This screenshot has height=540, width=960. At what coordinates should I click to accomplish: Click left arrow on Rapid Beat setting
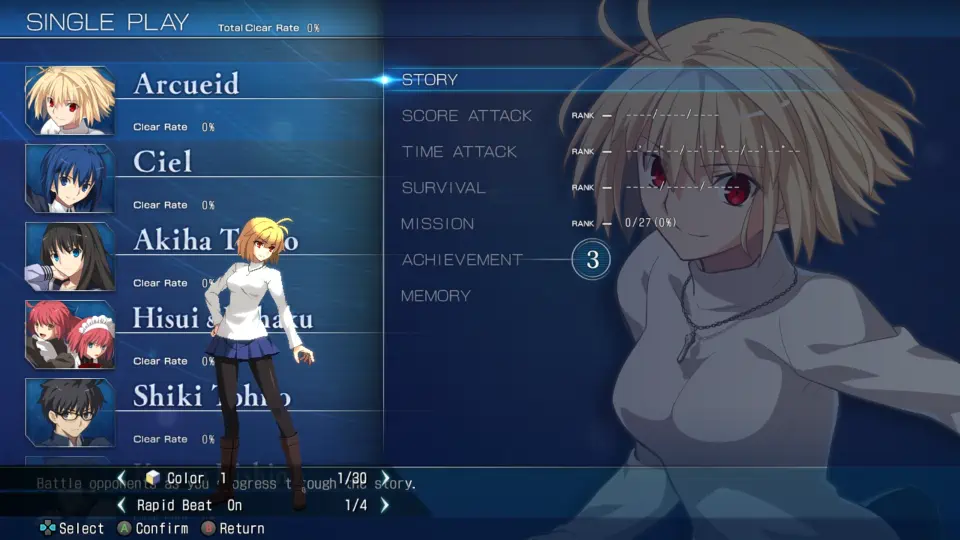pyautogui.click(x=122, y=505)
